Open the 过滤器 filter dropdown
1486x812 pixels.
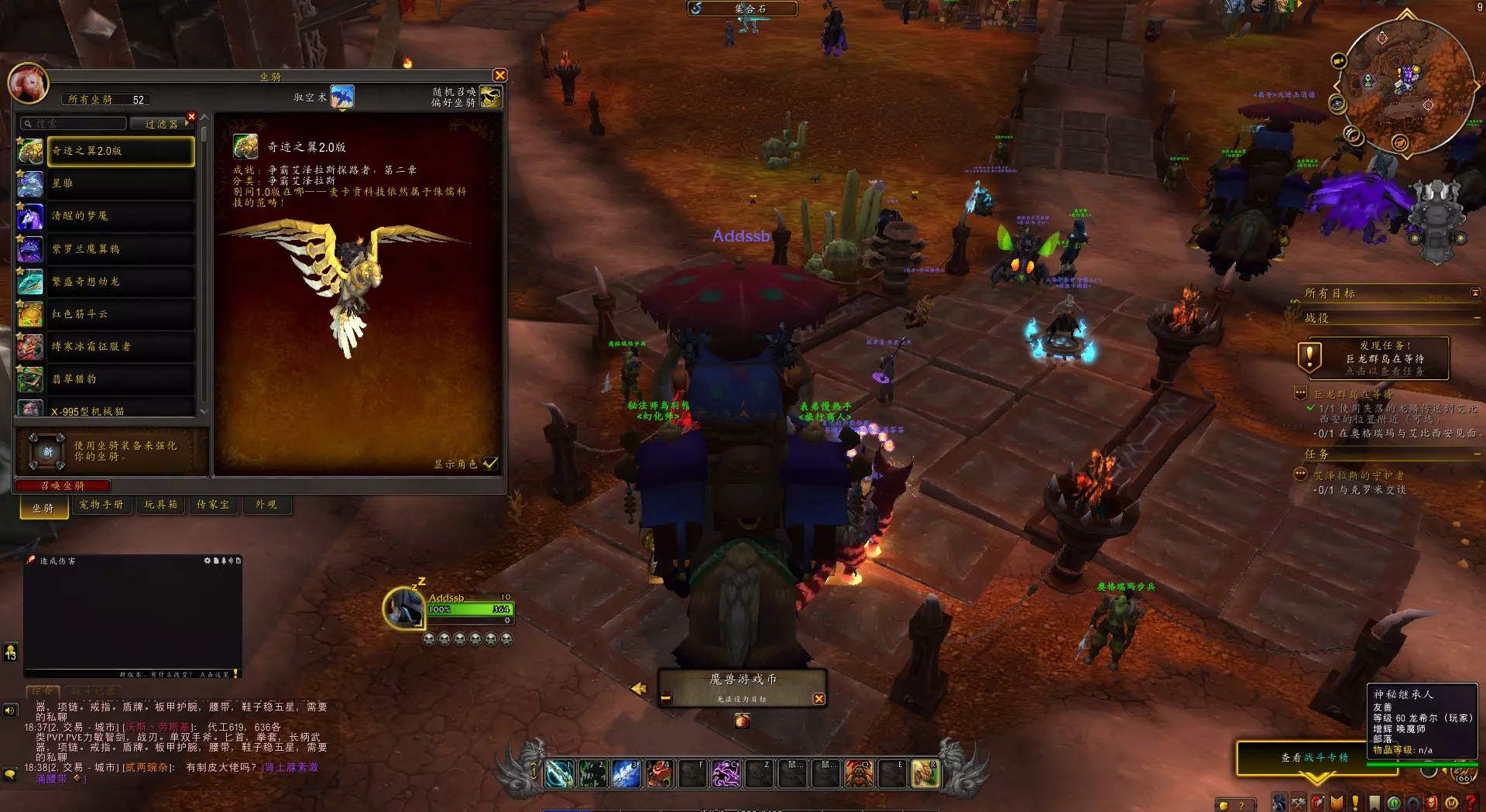[162, 124]
